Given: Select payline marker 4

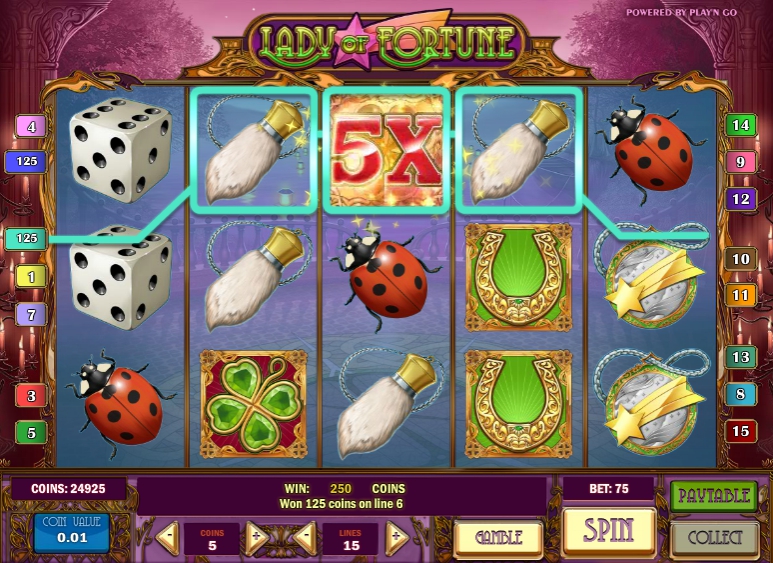Looking at the screenshot, I should point(31,127).
